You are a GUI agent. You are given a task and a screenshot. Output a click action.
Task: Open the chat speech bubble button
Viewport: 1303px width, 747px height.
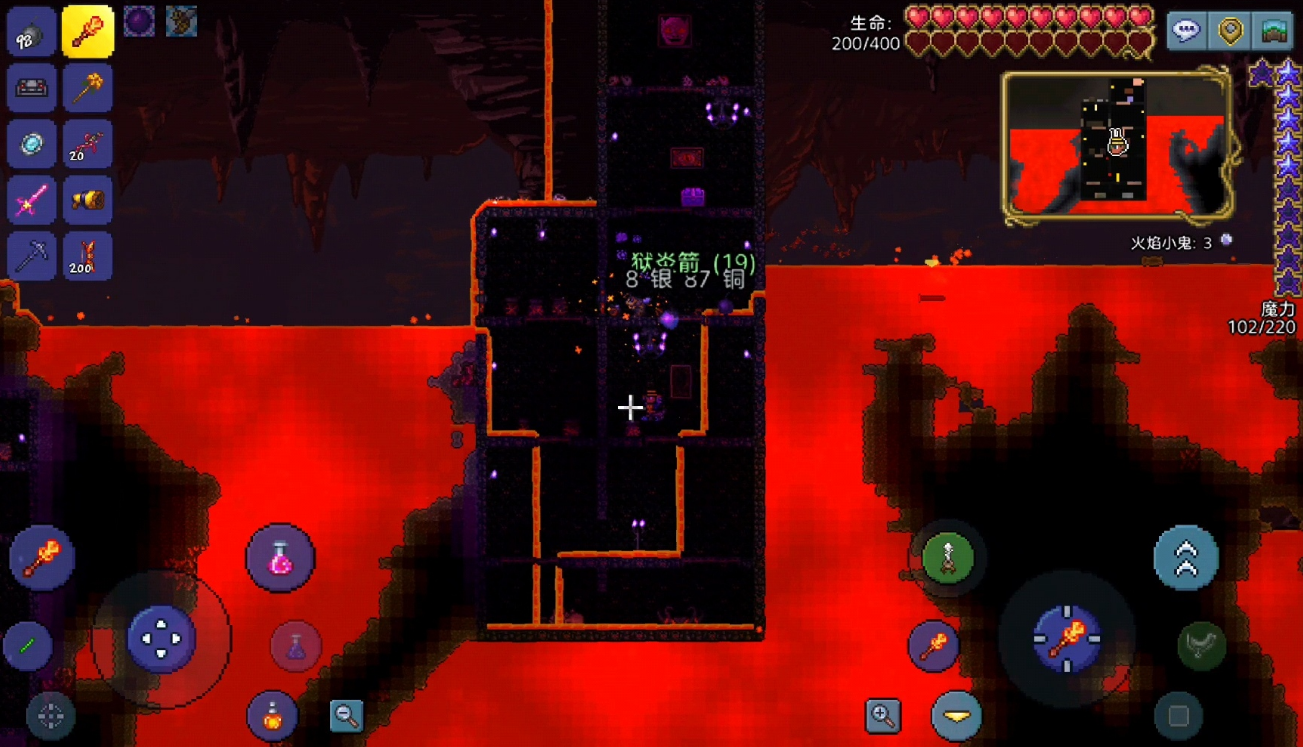[x=1186, y=31]
